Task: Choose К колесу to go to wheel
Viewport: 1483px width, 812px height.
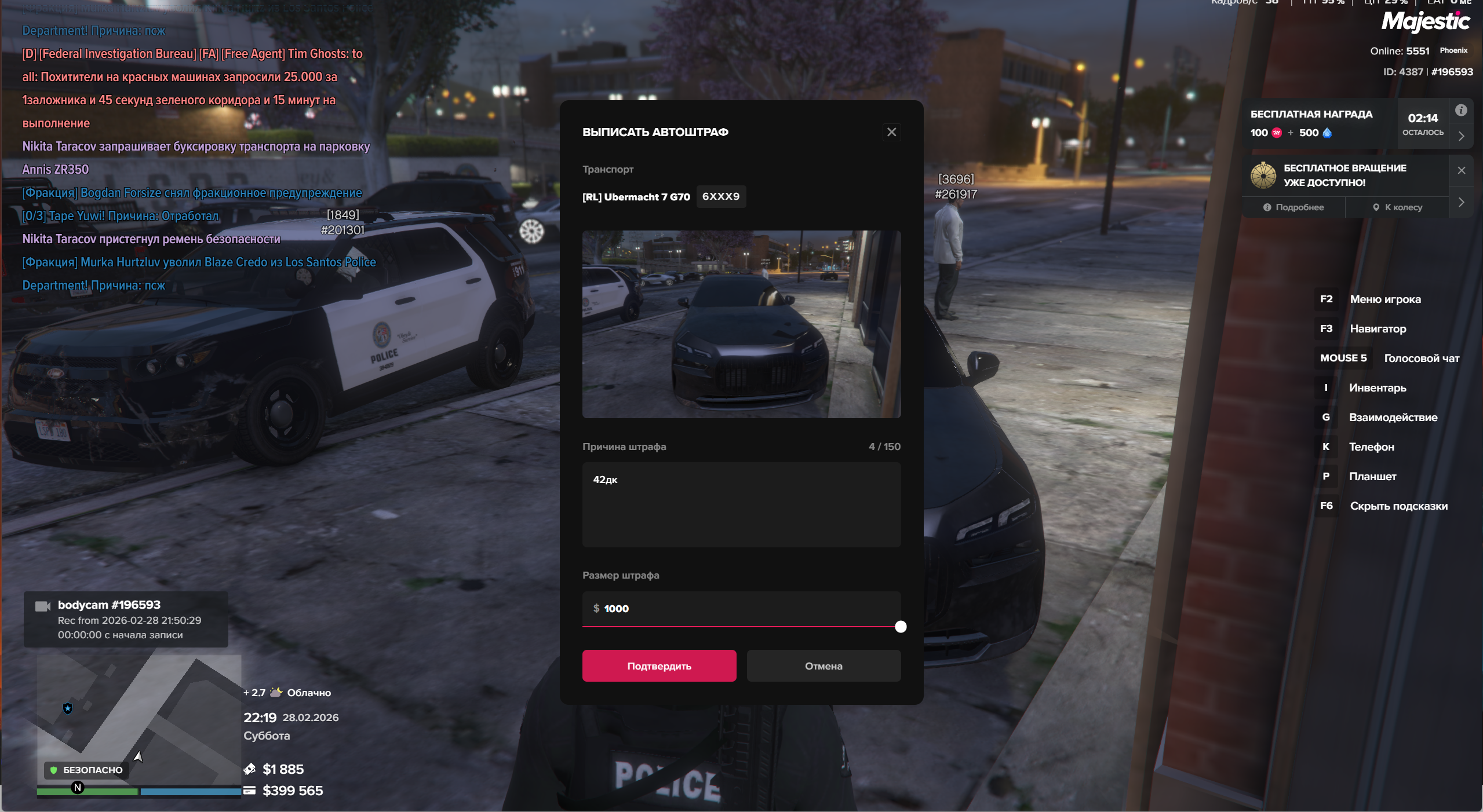Action: 1397,207
